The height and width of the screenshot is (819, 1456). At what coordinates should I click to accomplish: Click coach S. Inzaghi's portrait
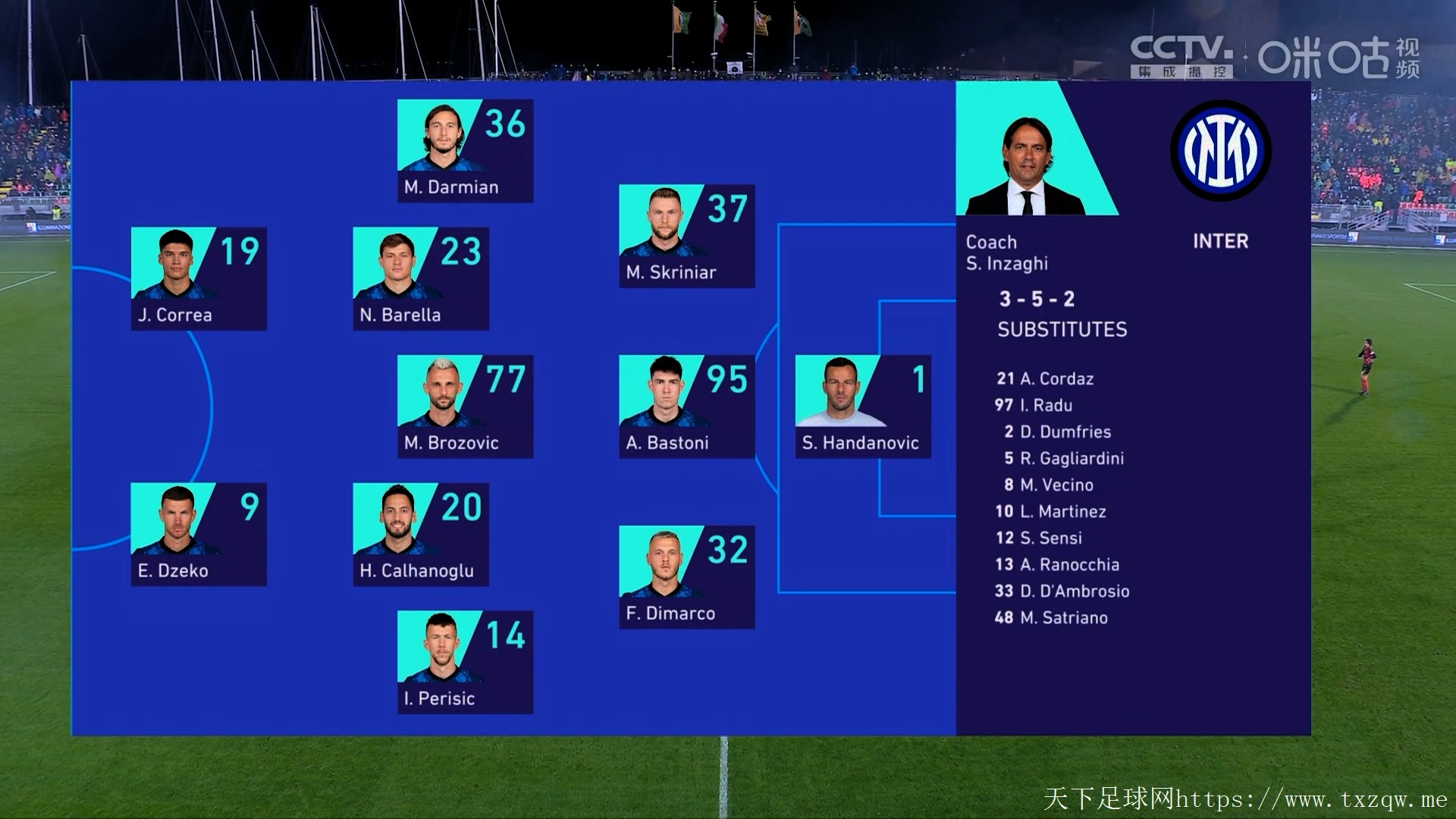click(1026, 163)
